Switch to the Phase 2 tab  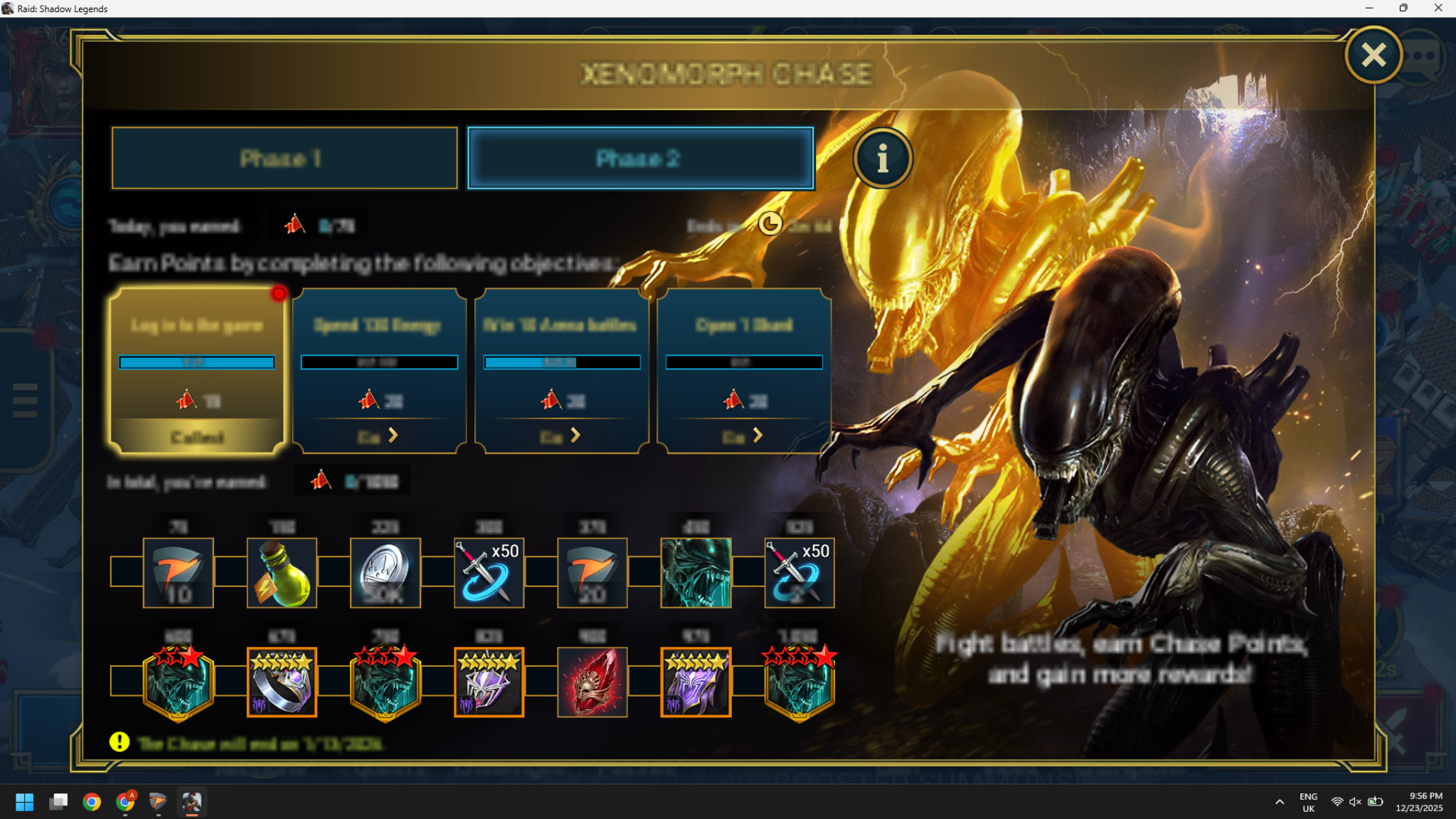tap(639, 158)
